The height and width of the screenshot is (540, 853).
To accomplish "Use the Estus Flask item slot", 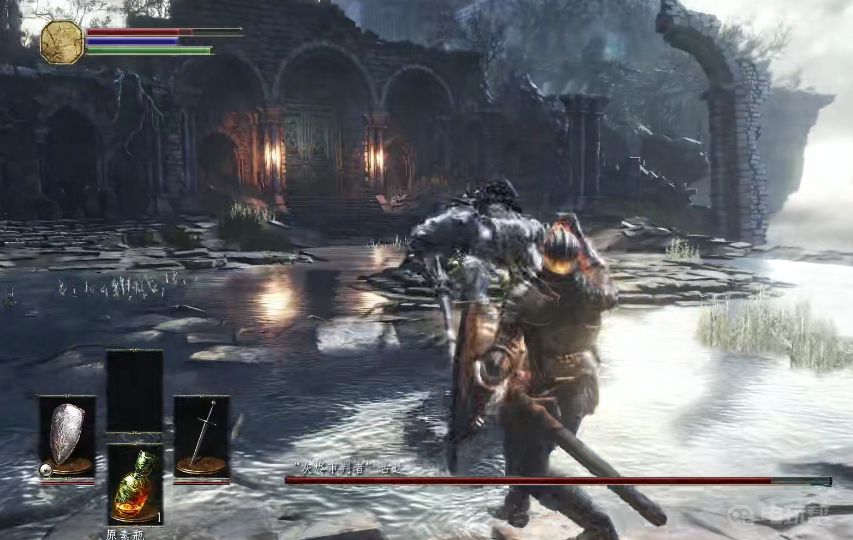I will click(134, 484).
